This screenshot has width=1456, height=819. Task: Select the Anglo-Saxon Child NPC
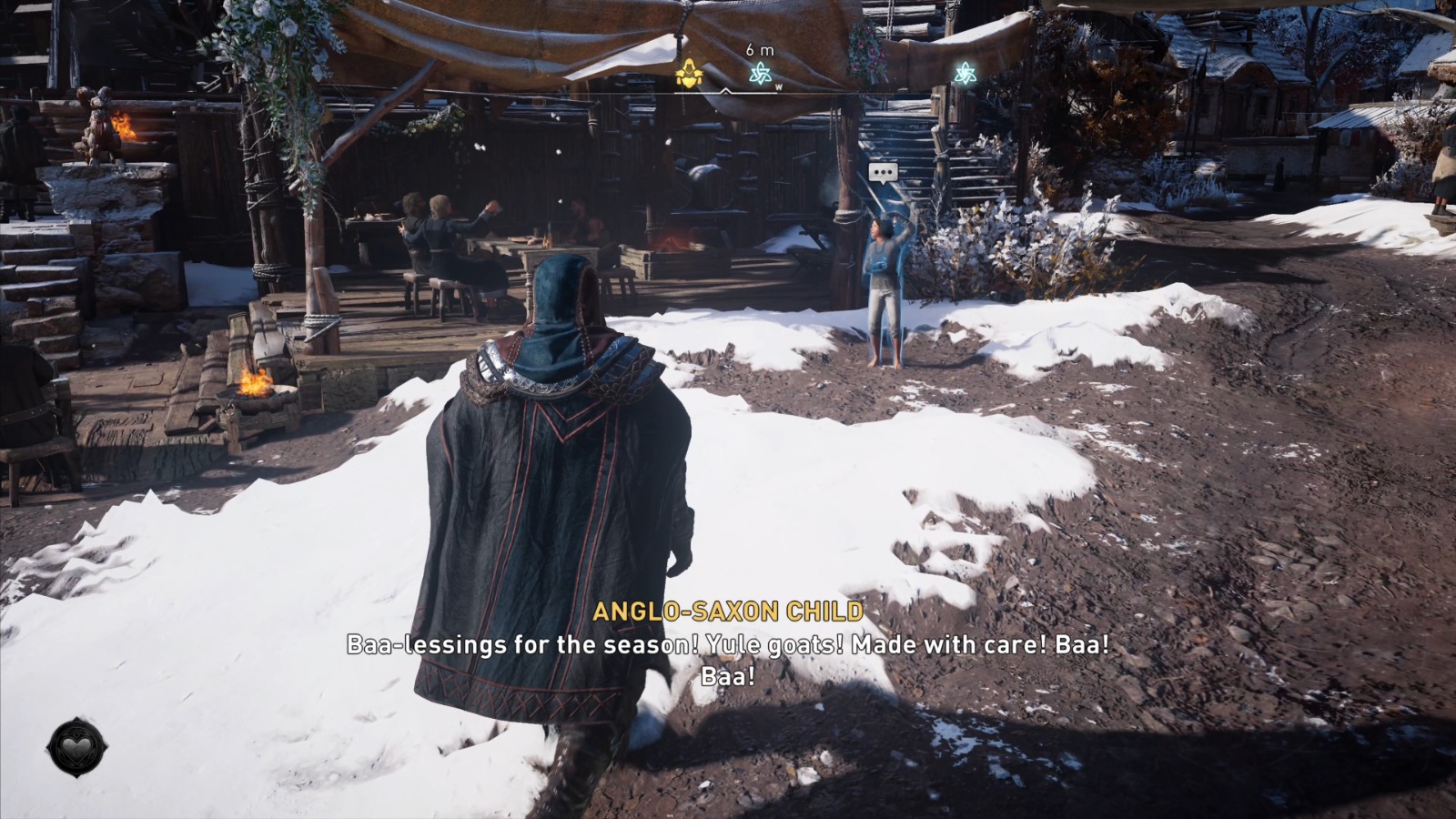click(879, 273)
